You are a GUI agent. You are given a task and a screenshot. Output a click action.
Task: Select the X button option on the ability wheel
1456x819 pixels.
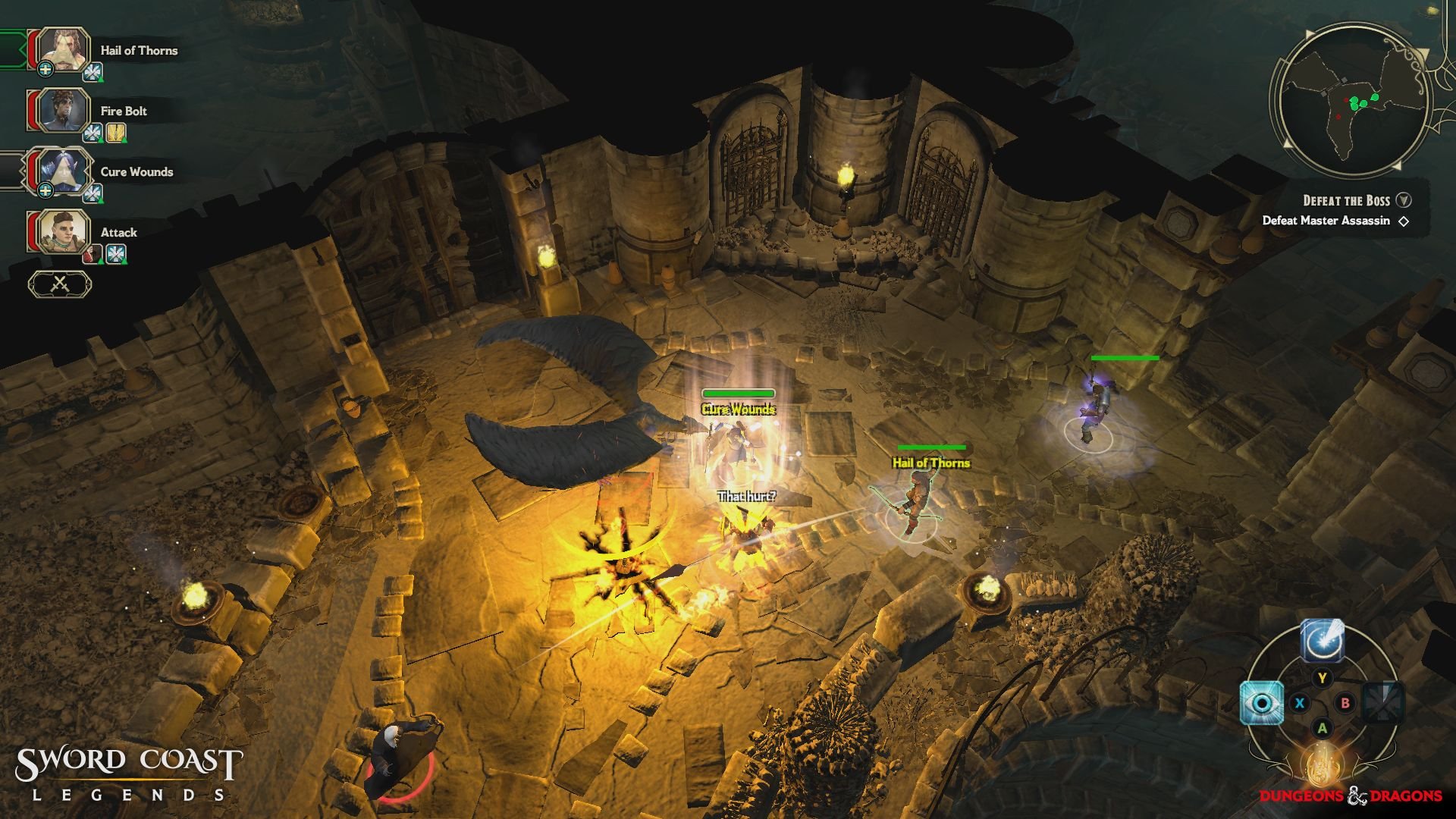pyautogui.click(x=1299, y=704)
